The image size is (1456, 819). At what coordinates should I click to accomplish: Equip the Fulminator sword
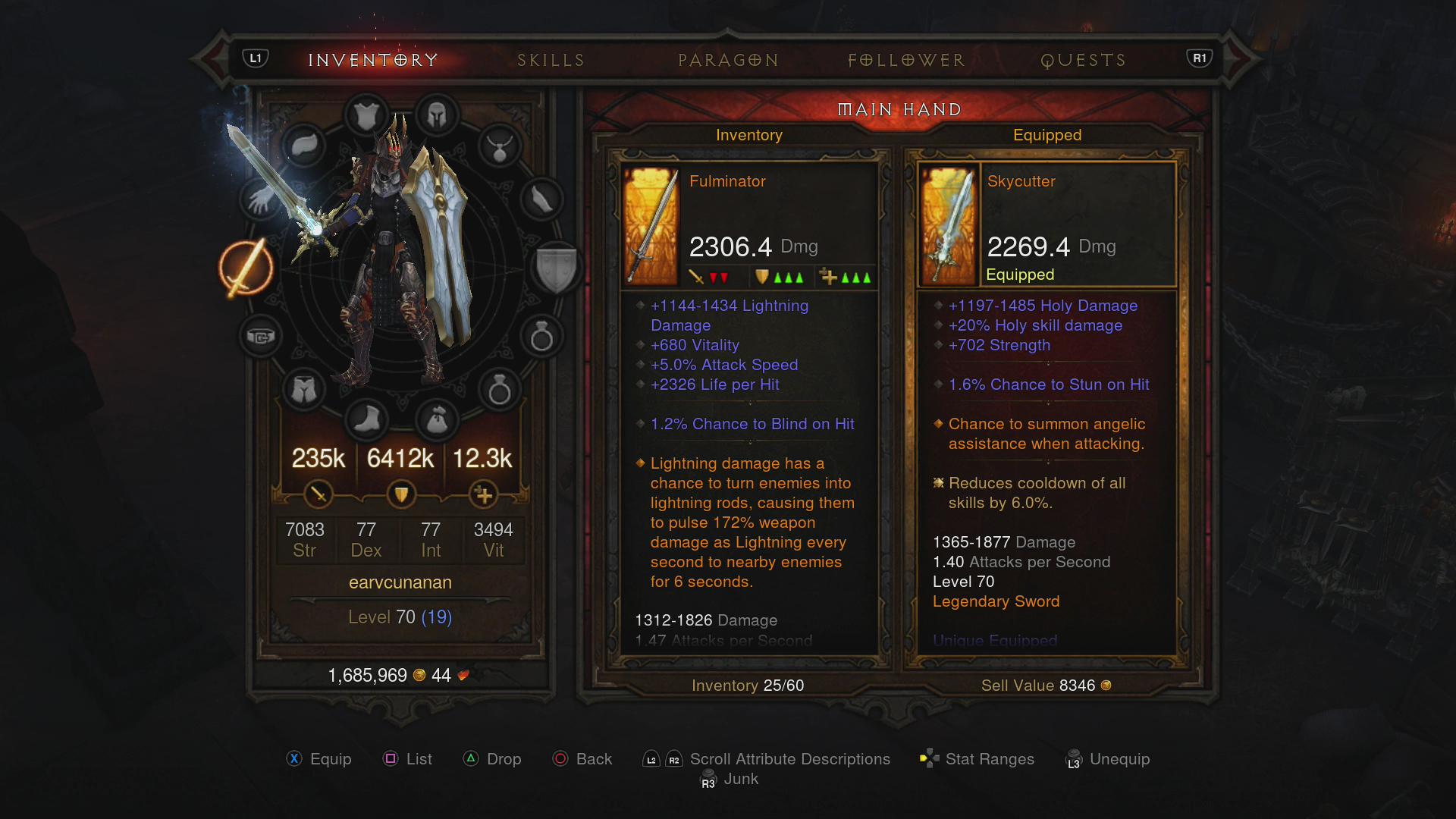click(x=318, y=758)
